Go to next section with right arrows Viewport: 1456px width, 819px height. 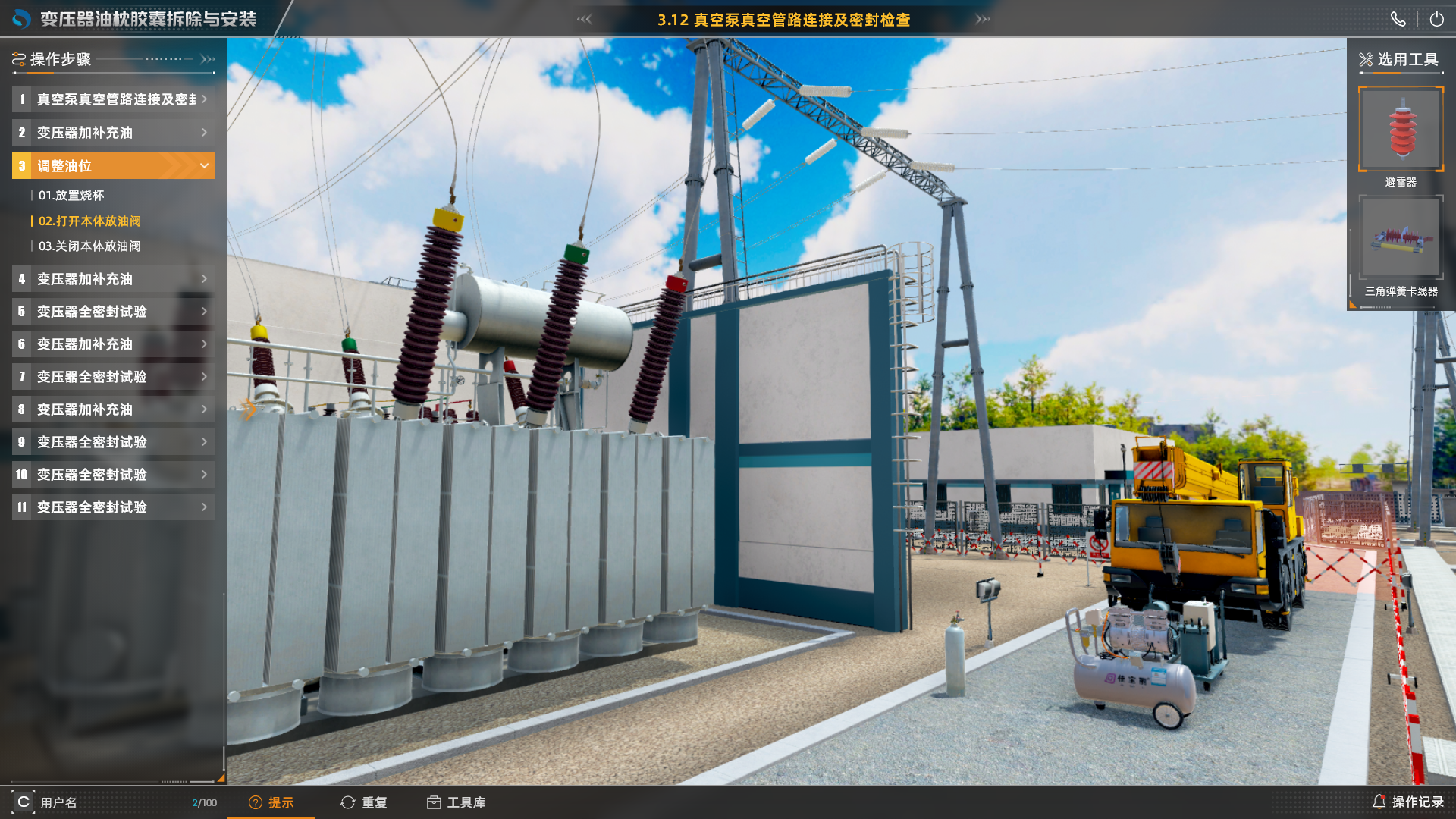(983, 20)
